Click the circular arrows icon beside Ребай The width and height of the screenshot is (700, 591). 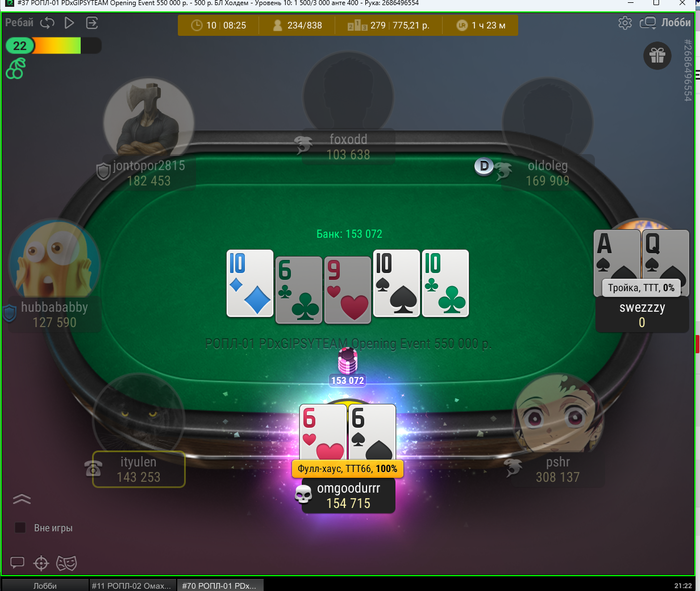[47, 23]
